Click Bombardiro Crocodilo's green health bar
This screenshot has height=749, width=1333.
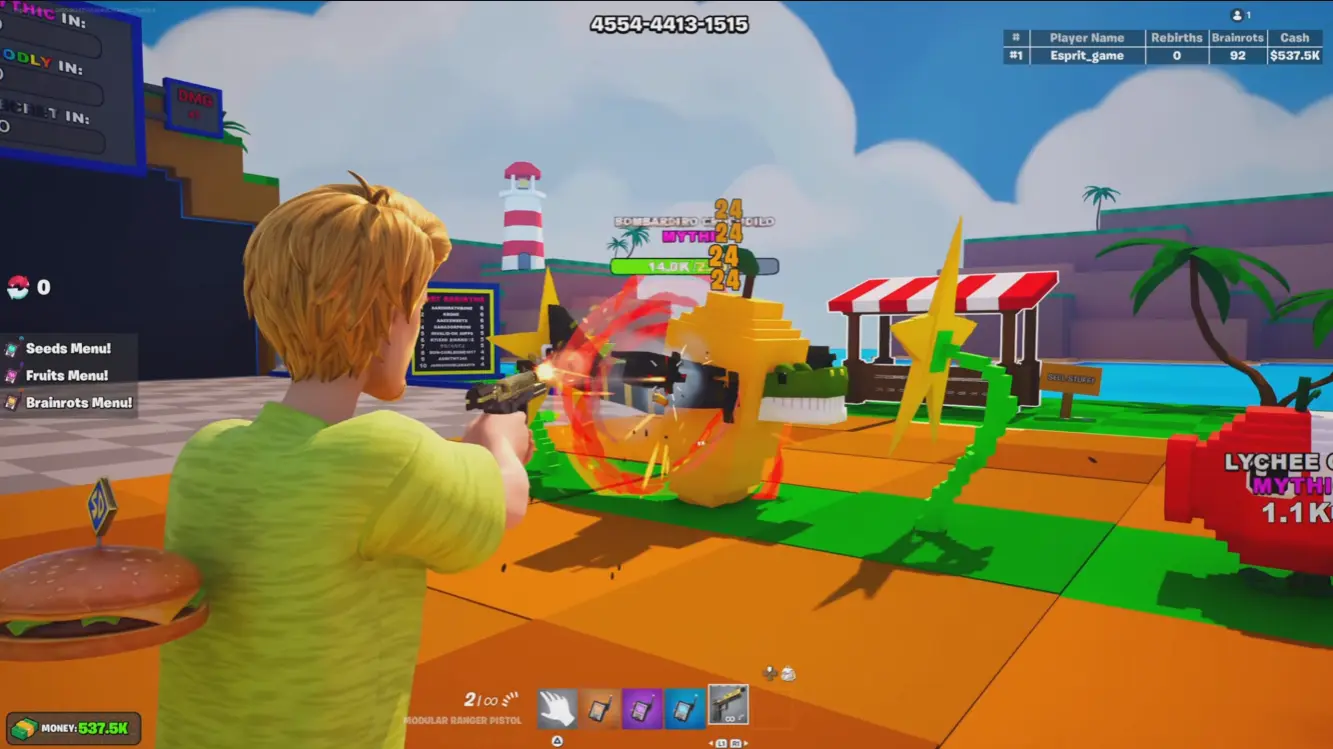659,267
